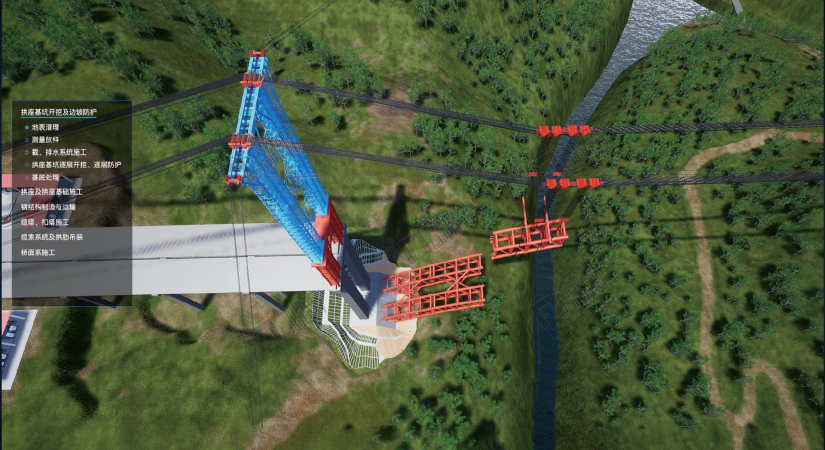Open the 拱座及拱座基础施工 section
This screenshot has height=450, width=825.
51,190
